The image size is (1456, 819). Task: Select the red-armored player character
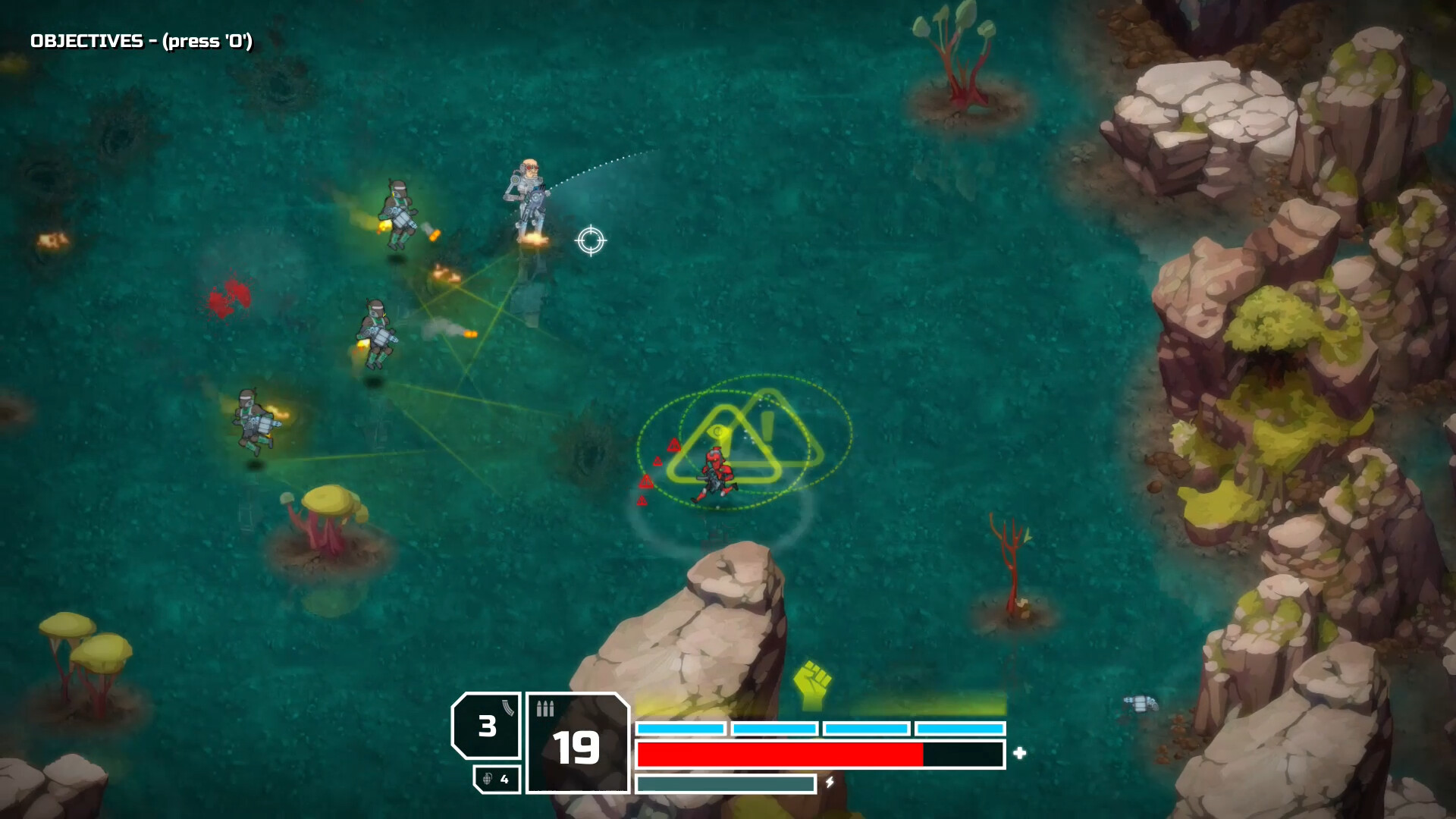715,472
